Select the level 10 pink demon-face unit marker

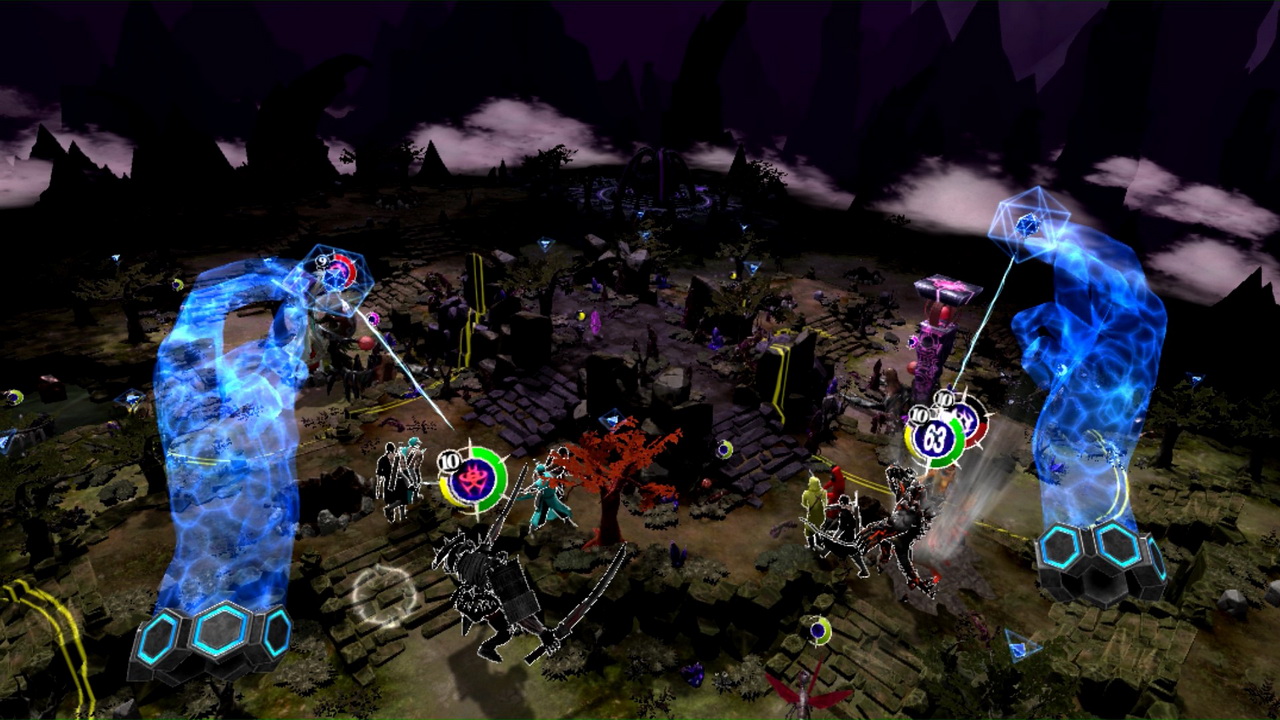(473, 479)
